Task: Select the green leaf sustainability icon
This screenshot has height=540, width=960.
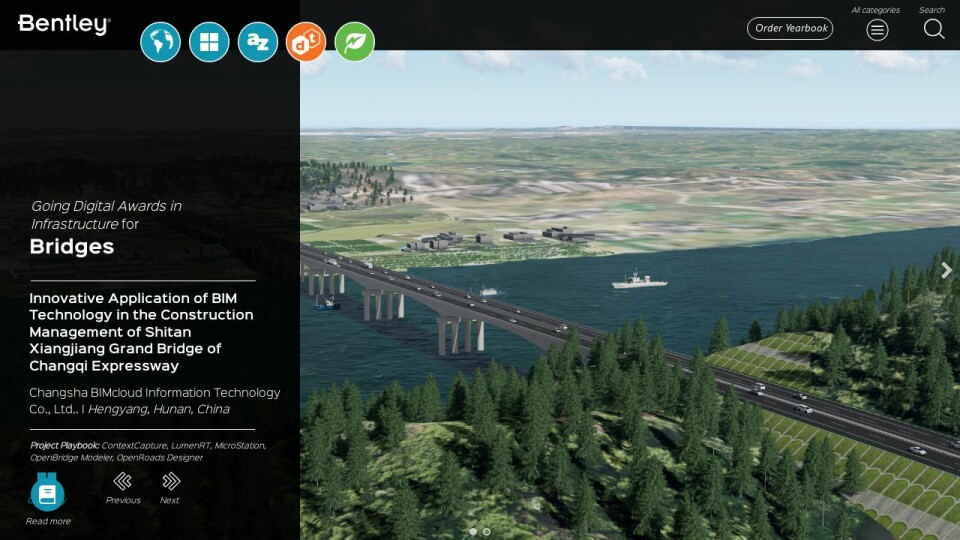Action: [354, 42]
